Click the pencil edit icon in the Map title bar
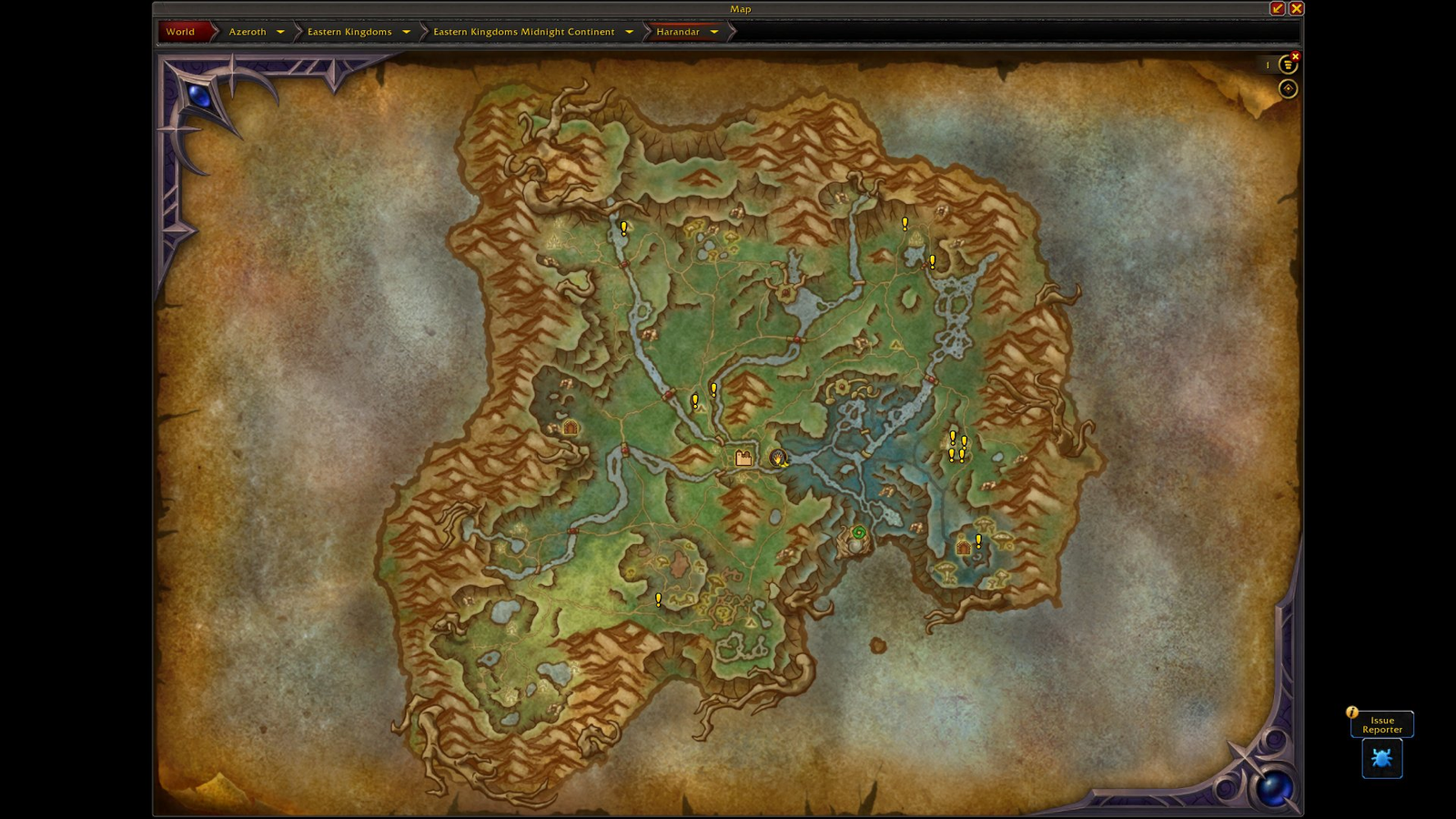 tap(1278, 7)
